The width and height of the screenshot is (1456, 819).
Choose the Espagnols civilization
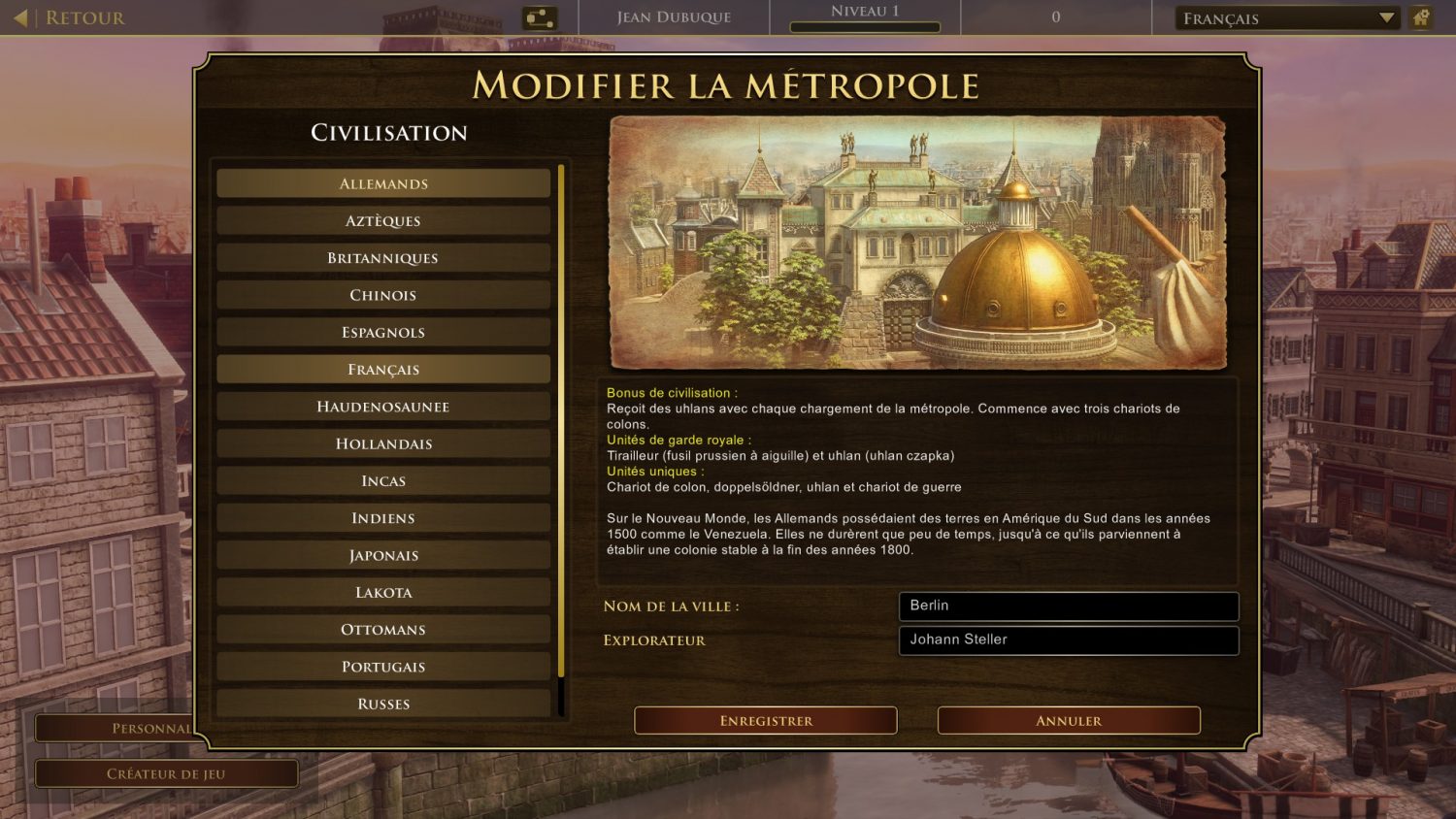click(383, 332)
